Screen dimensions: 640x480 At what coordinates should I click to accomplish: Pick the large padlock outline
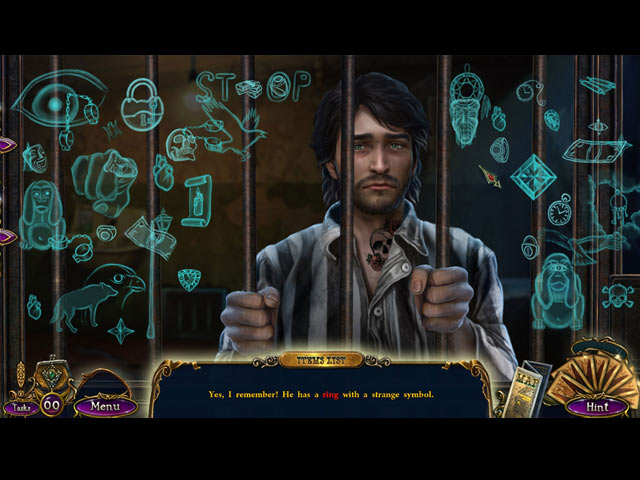pyautogui.click(x=141, y=103)
